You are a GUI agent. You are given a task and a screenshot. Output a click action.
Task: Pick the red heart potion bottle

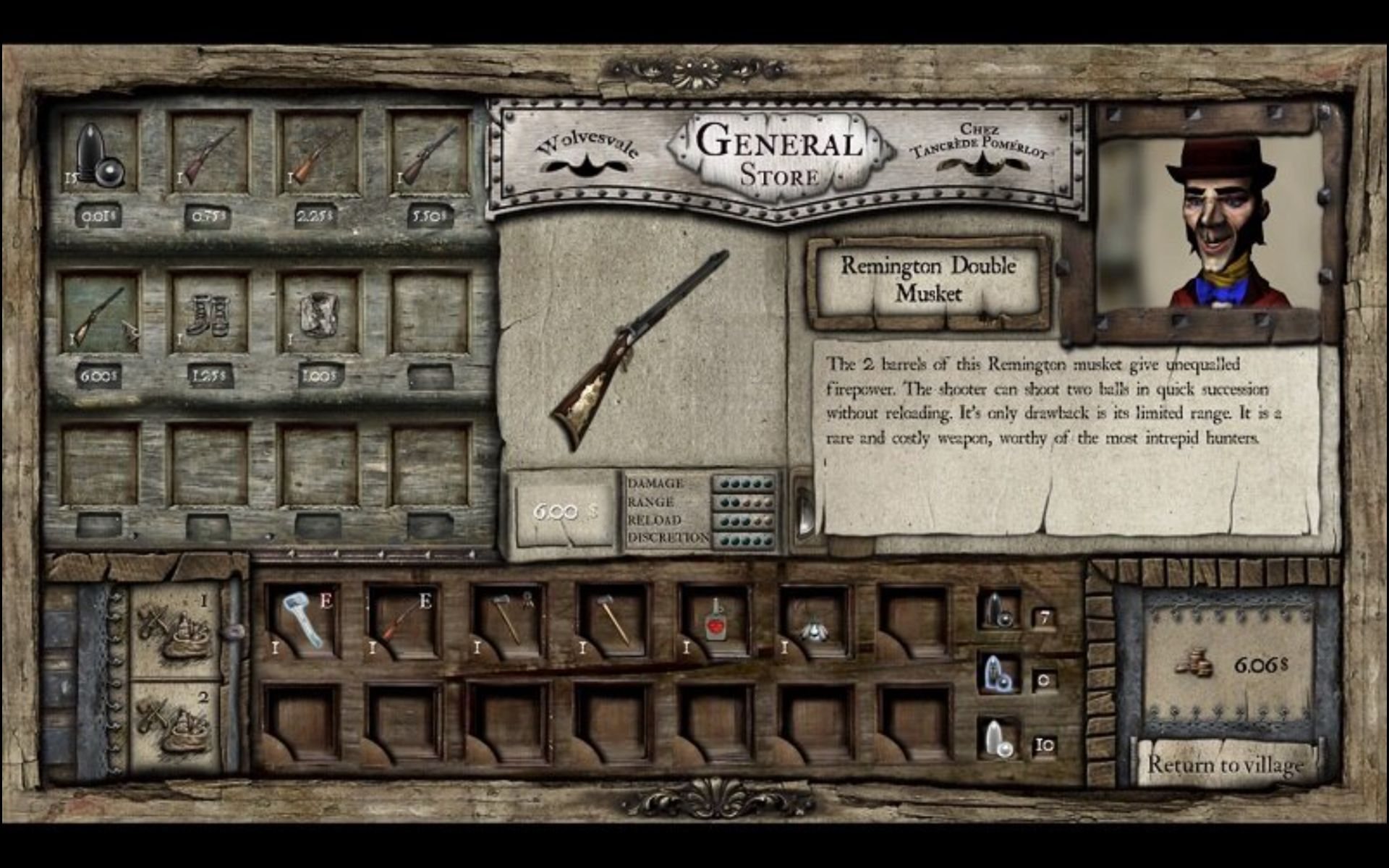pyautogui.click(x=715, y=620)
